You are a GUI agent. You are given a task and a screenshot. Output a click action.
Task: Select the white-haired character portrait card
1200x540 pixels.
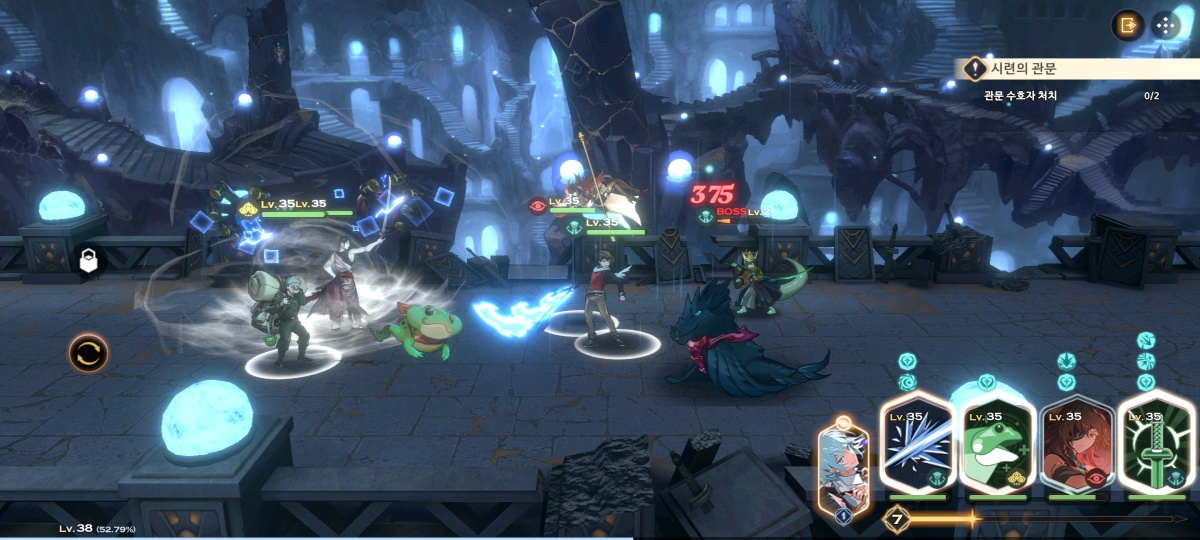tap(842, 466)
